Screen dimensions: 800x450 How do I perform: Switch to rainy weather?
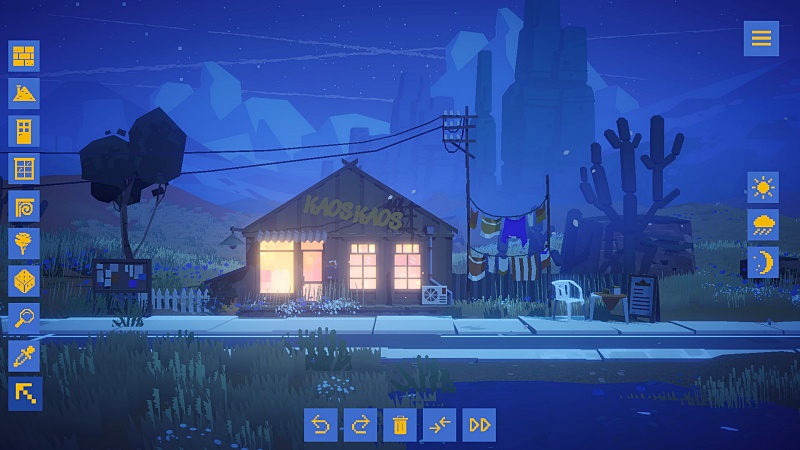click(763, 225)
